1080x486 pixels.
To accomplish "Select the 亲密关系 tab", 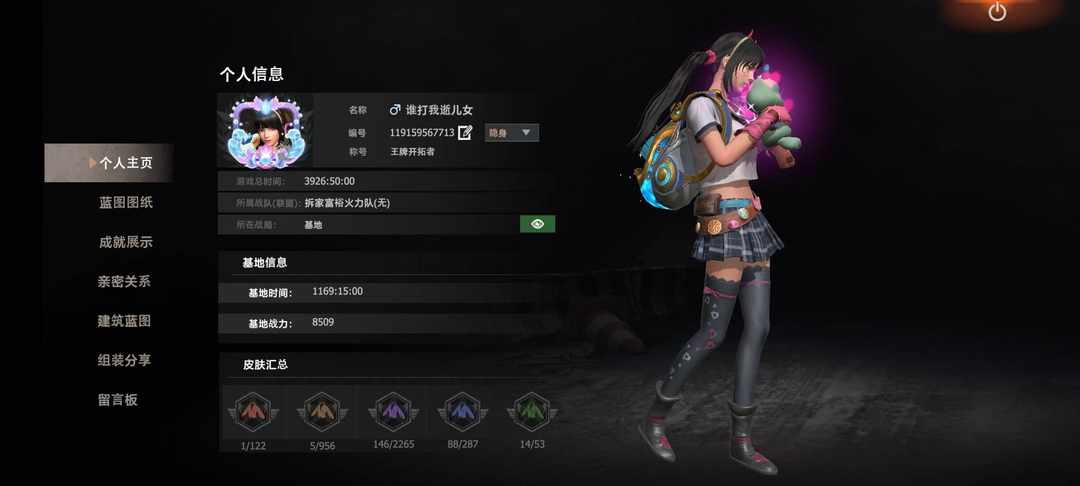I will tap(124, 281).
